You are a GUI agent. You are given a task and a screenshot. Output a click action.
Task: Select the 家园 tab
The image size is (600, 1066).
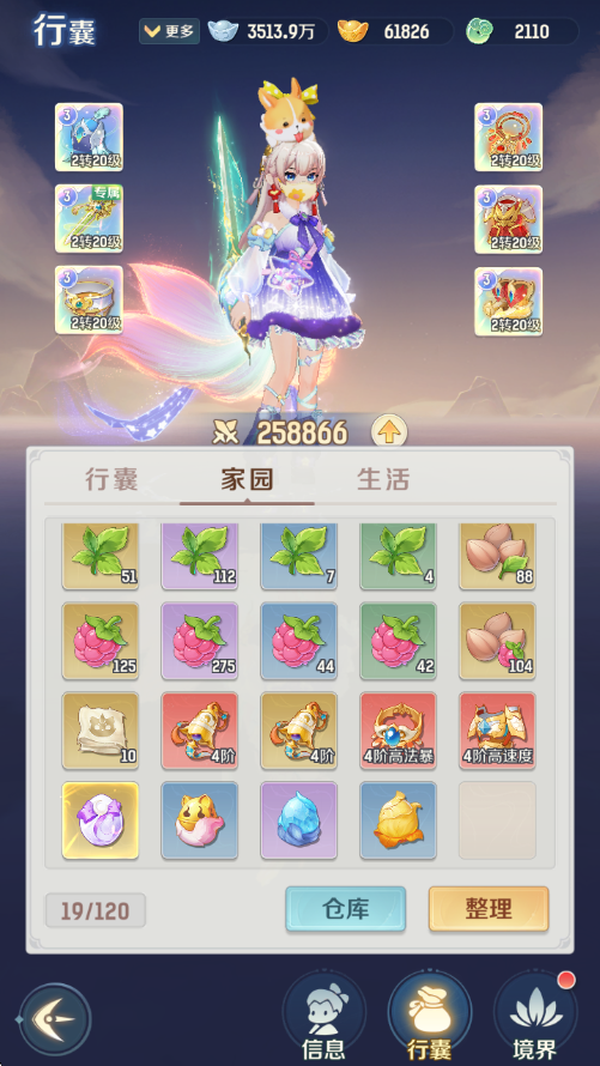pyautogui.click(x=247, y=479)
